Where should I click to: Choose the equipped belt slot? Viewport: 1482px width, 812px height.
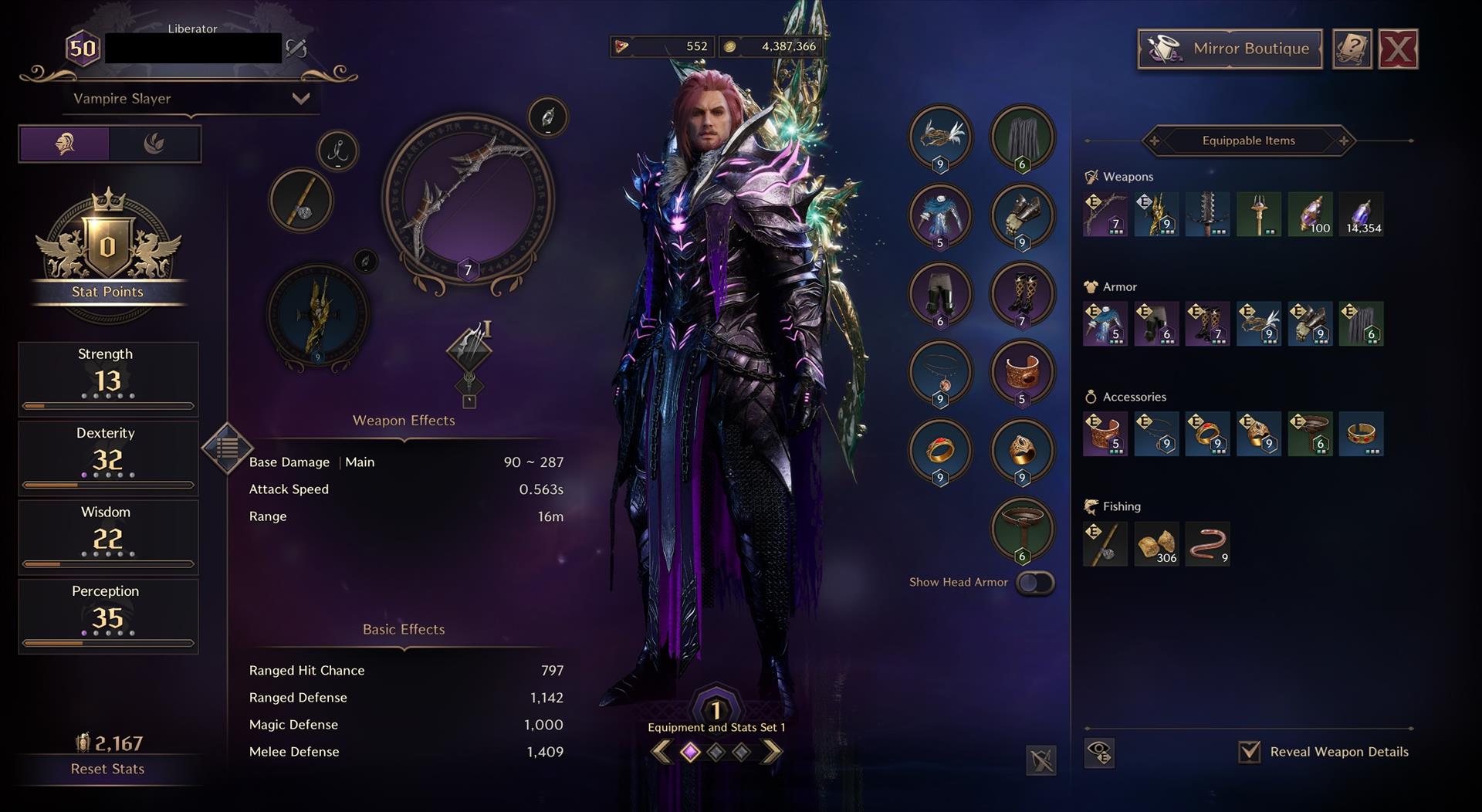coord(1022,530)
